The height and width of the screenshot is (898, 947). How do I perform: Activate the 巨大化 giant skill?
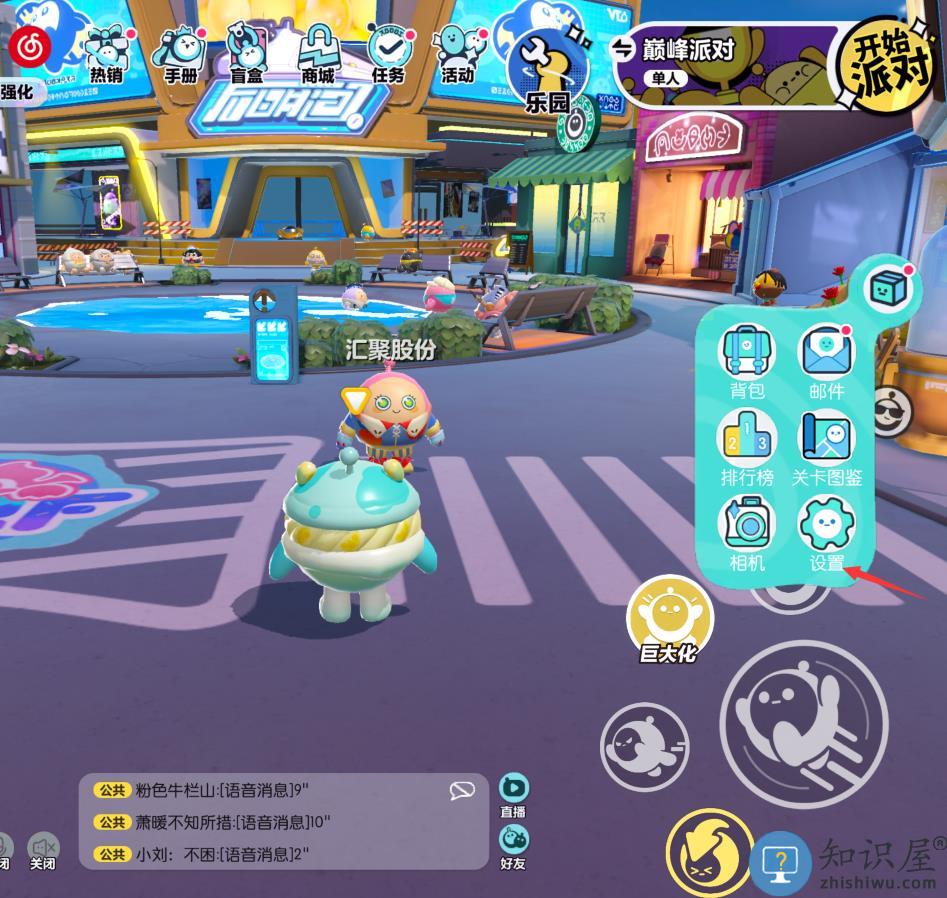pyautogui.click(x=669, y=620)
